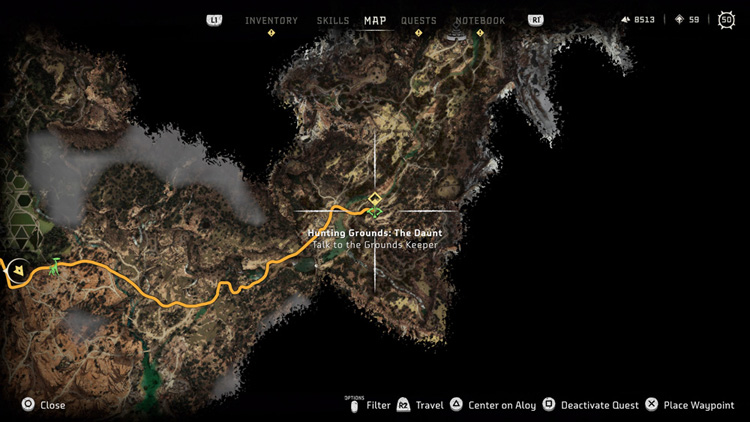750x422 pixels.
Task: Select the green Tallneck icon on the path
Action: [55, 265]
